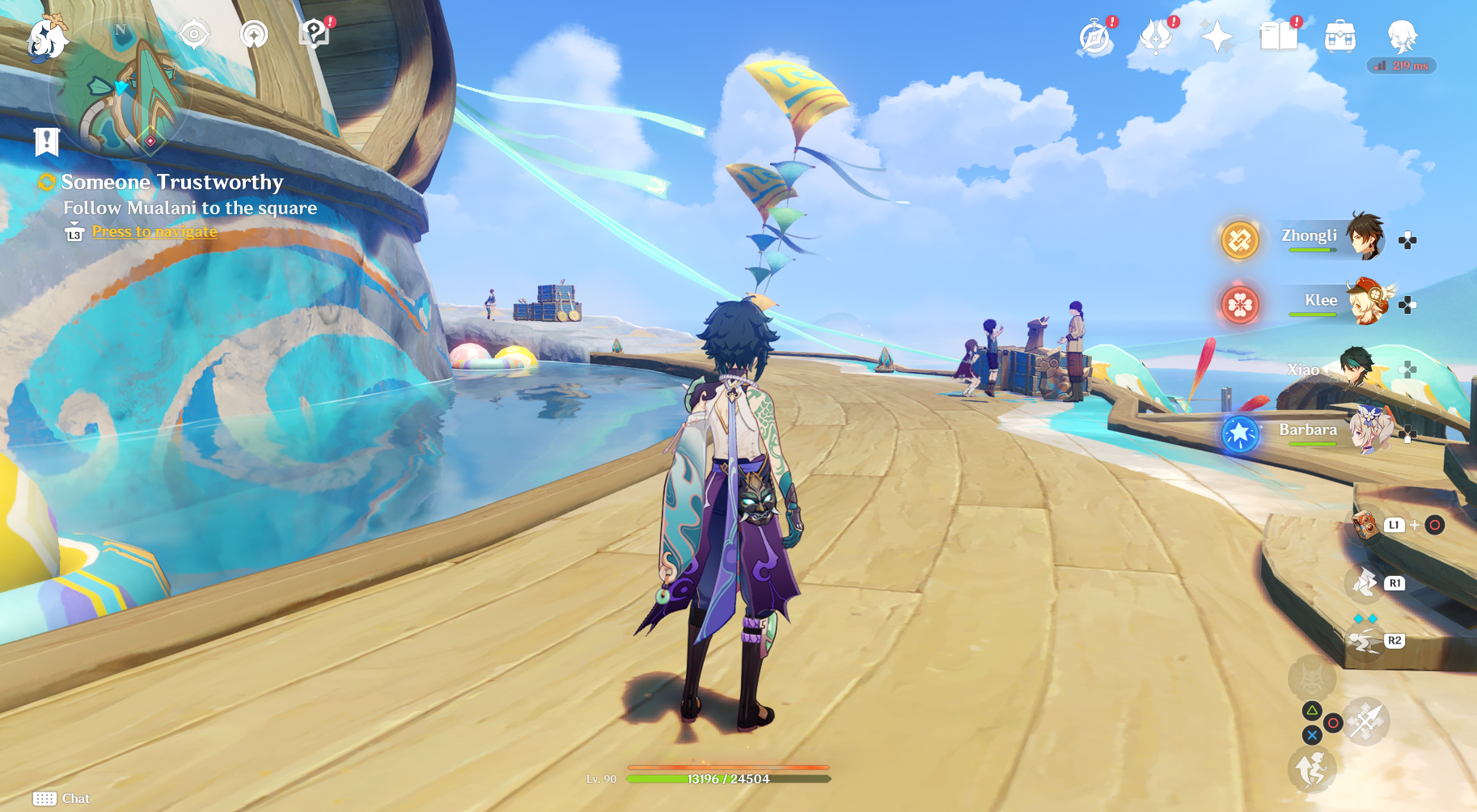Image resolution: width=1477 pixels, height=812 pixels.
Task: Toggle the elemental sight eye icon
Action: click(194, 35)
